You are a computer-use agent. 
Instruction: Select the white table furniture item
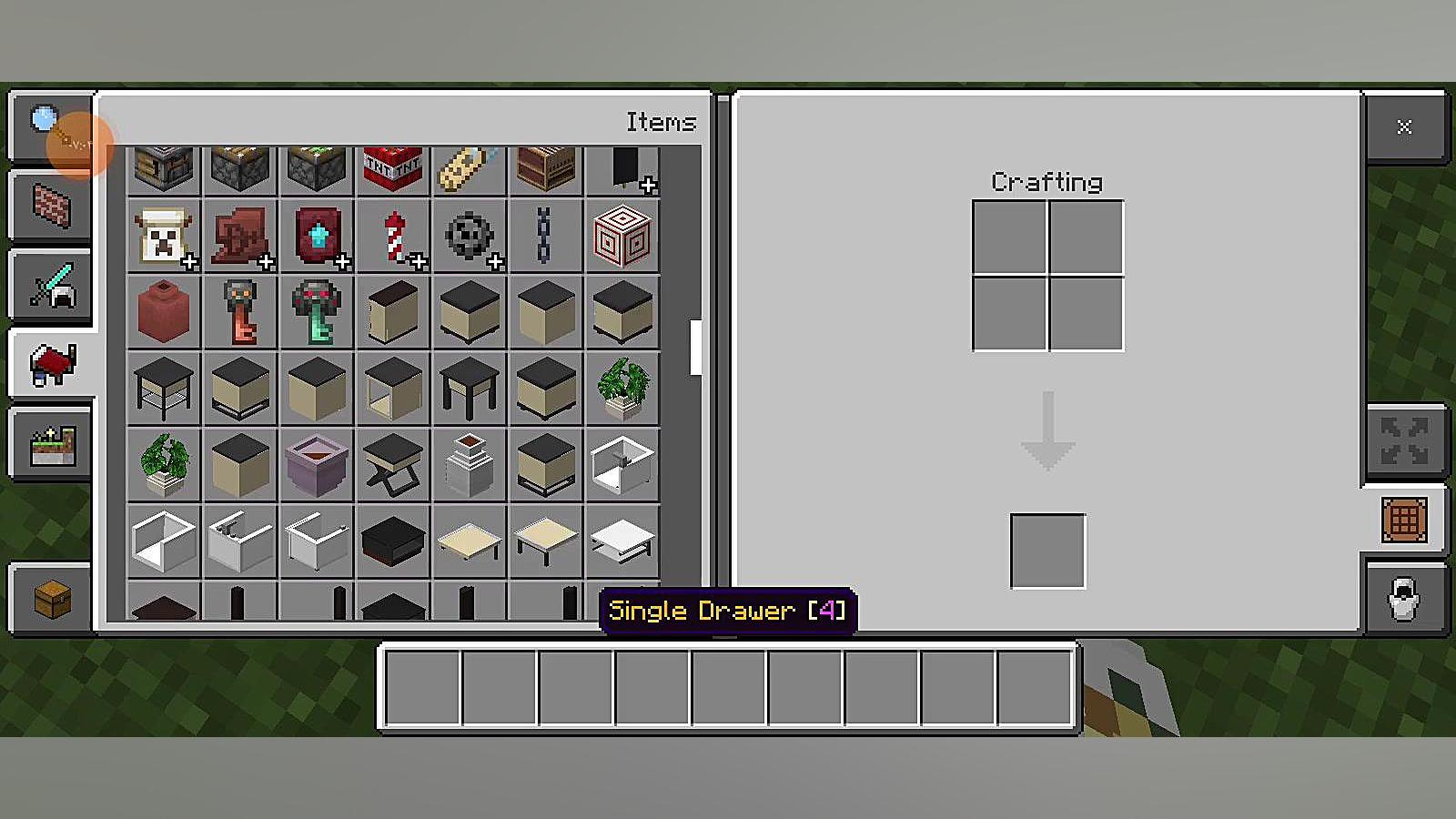coord(622,540)
